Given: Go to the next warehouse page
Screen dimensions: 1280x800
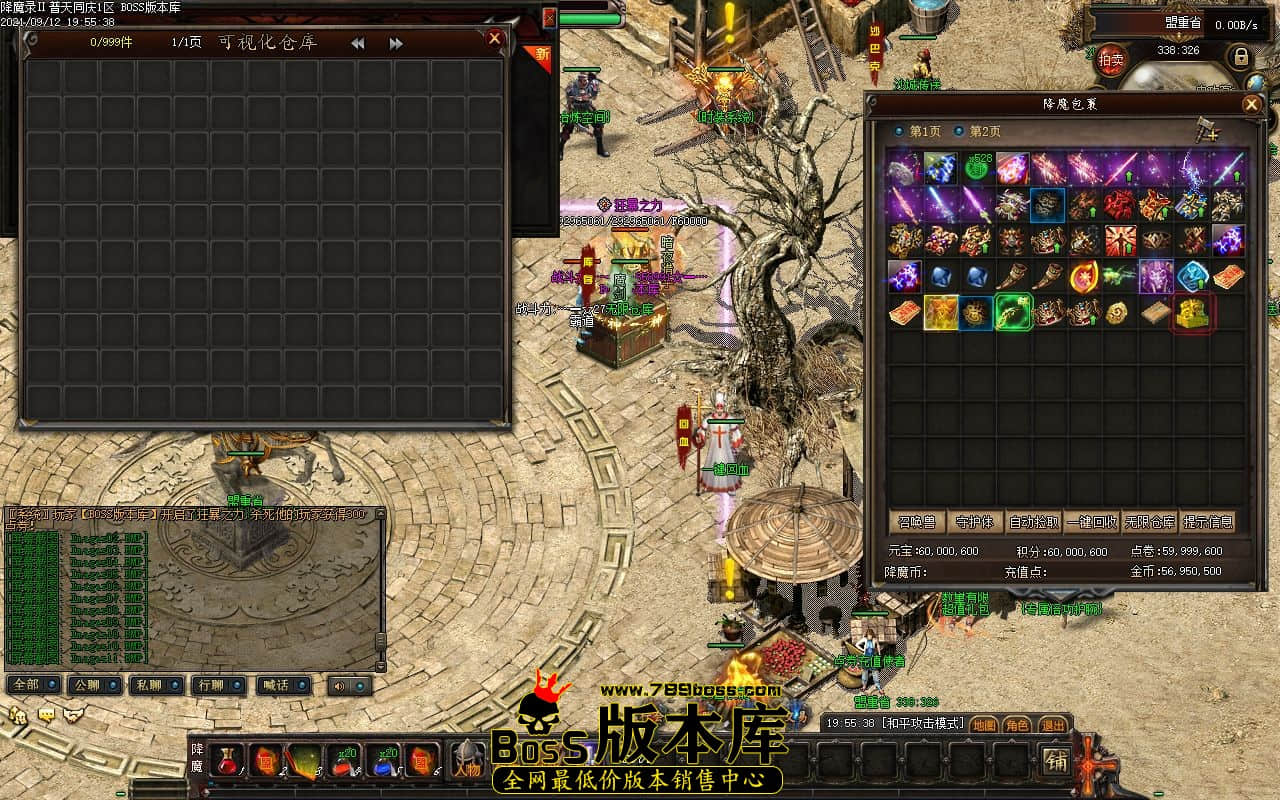Looking at the screenshot, I should [x=396, y=44].
